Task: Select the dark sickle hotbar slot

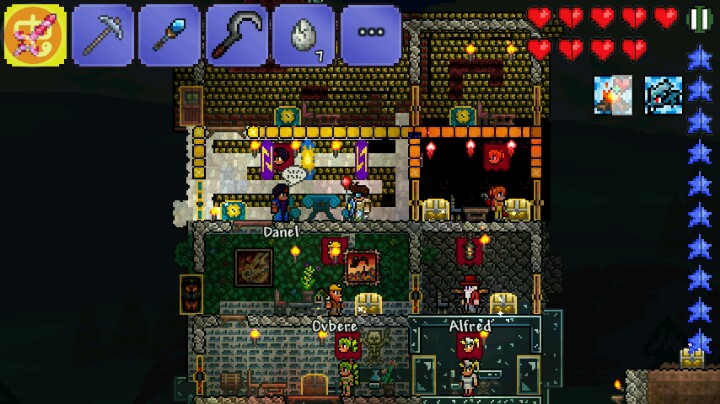Action: [x=236, y=35]
